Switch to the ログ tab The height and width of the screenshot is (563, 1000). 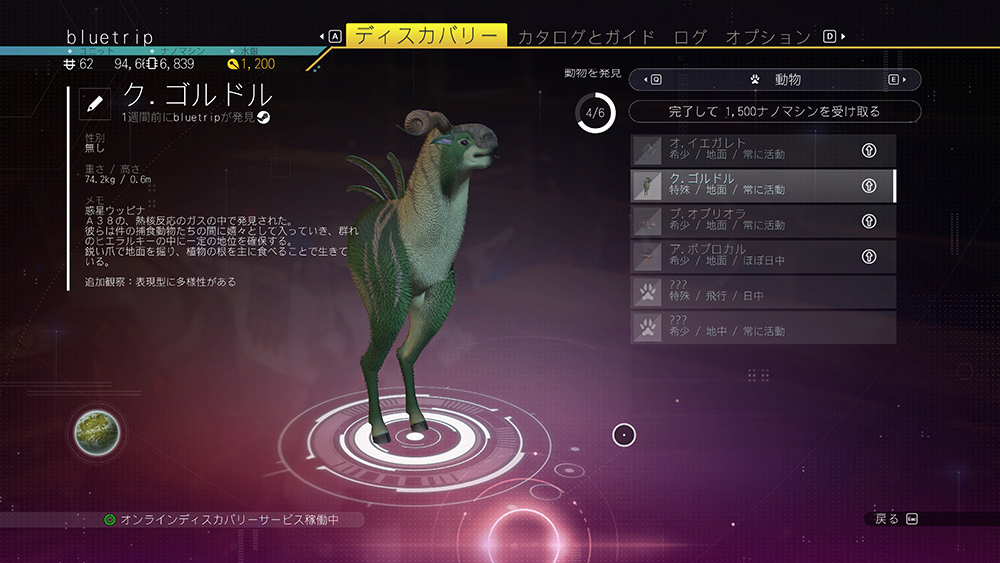click(x=690, y=37)
